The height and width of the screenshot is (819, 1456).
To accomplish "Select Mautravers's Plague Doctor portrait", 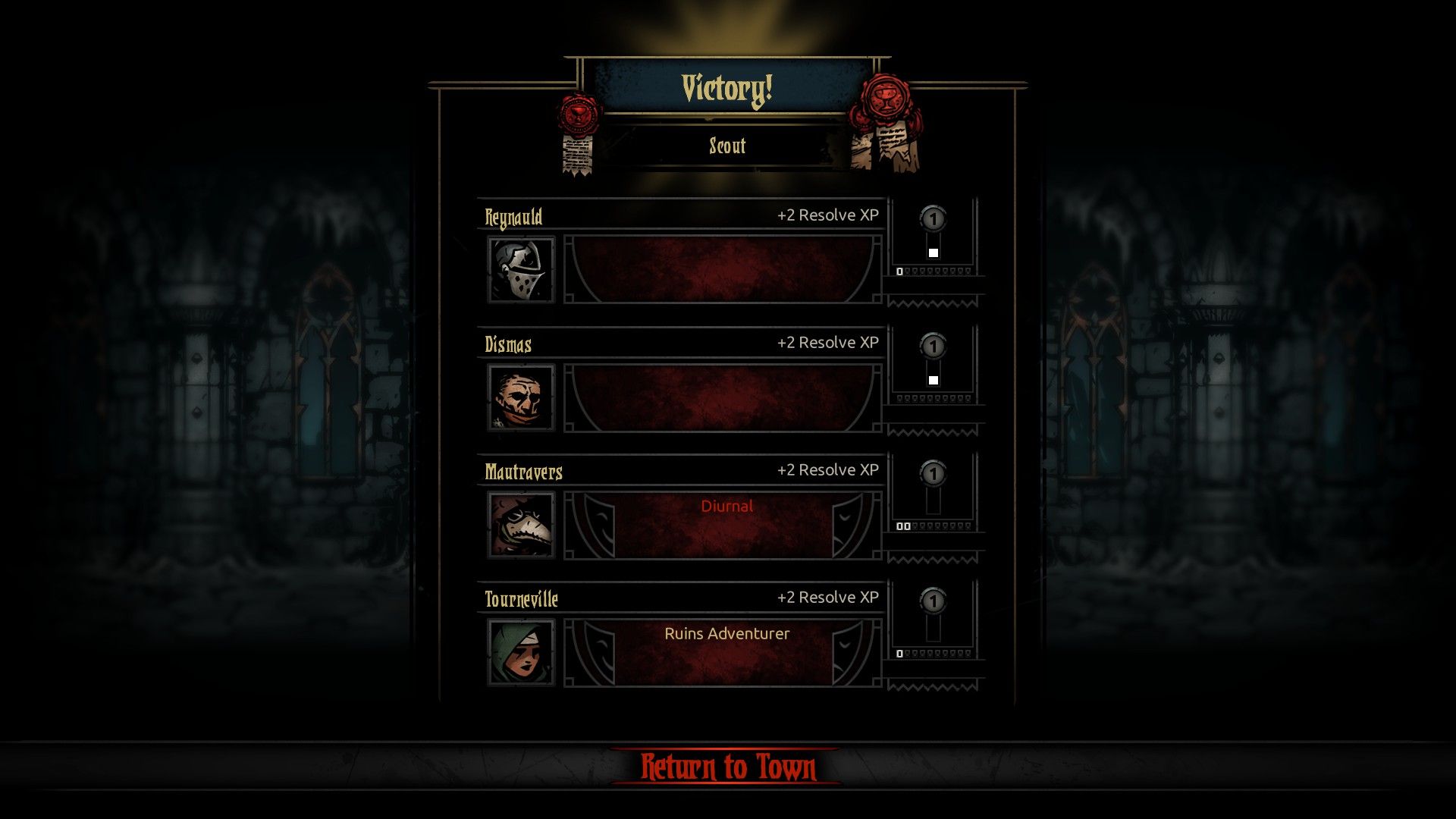I will (521, 523).
